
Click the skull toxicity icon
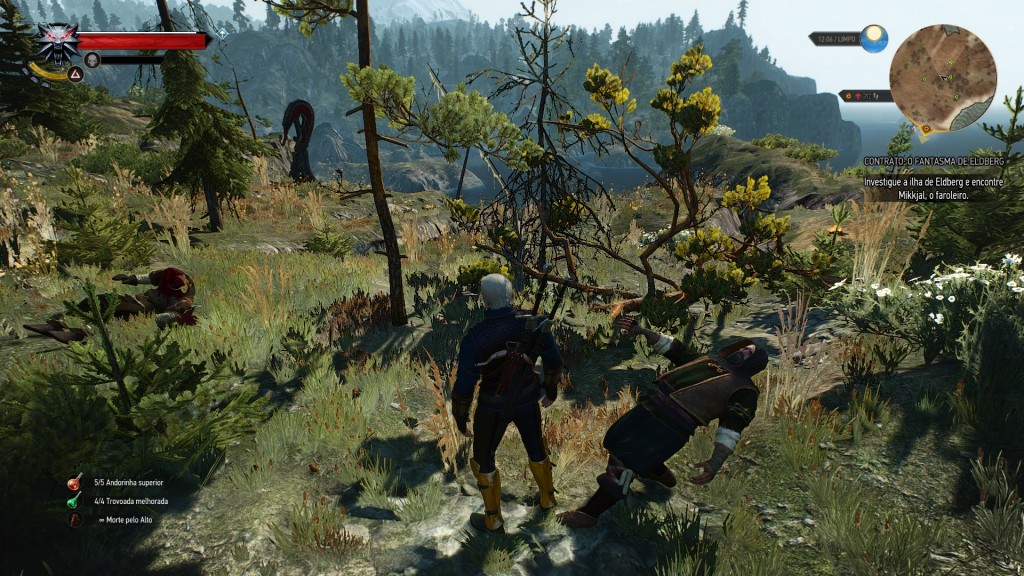[x=92, y=60]
